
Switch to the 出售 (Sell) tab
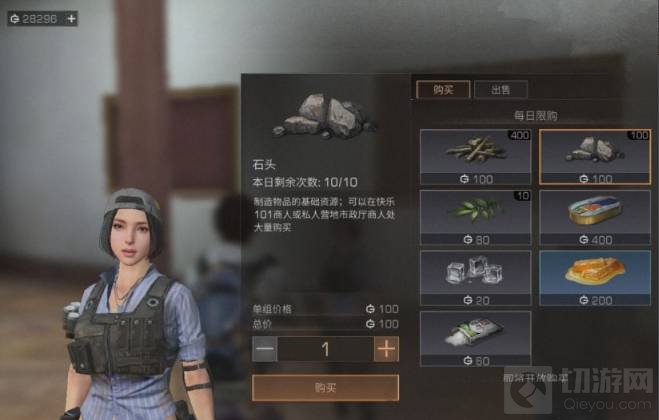(x=500, y=90)
